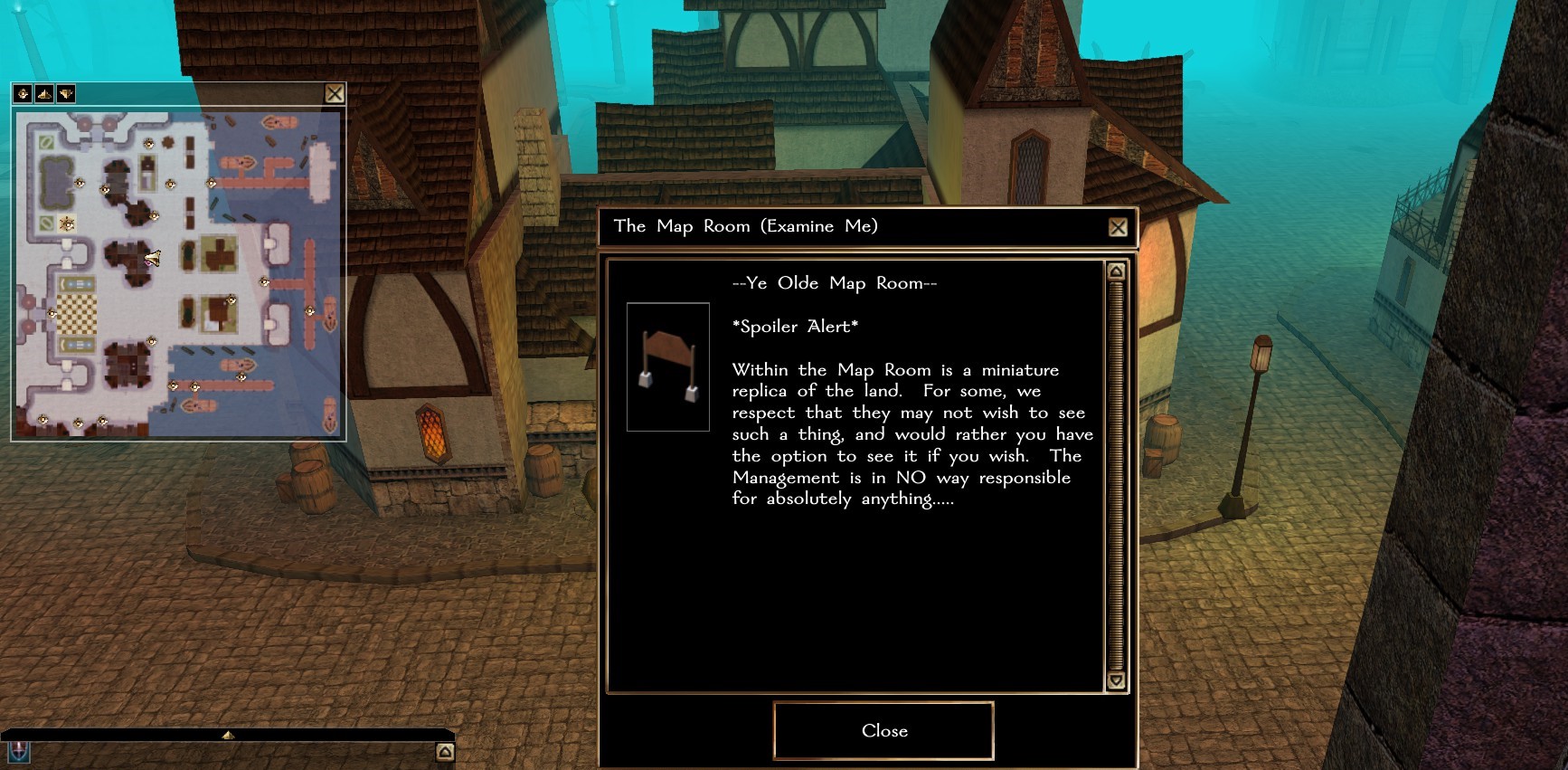Click the Close button

tap(883, 731)
